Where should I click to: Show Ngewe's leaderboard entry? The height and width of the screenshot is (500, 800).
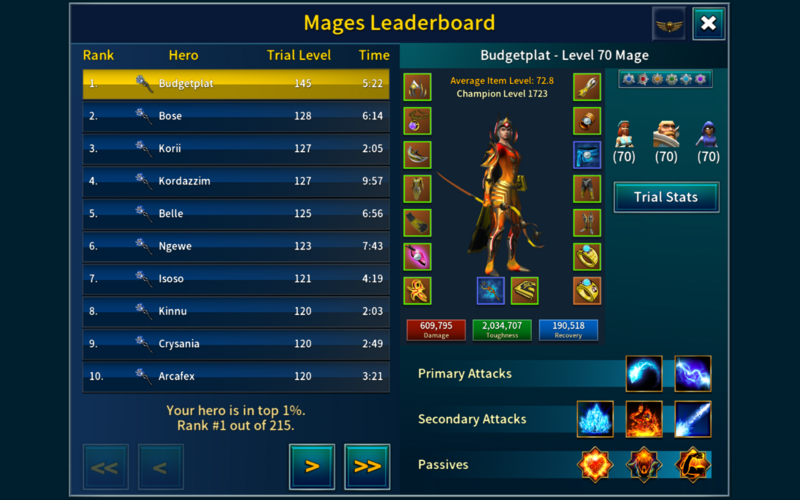click(236, 246)
